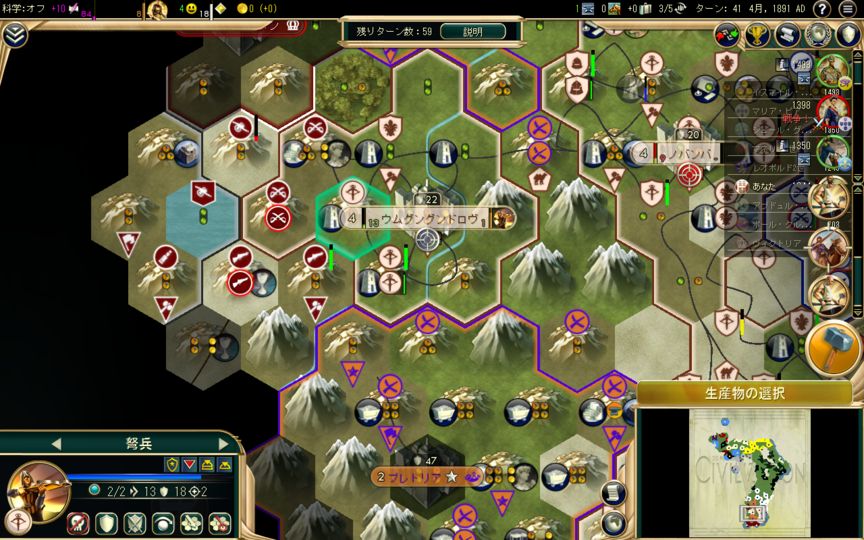Collapse the top-left panel chevron button
Viewport: 864px width, 540px height.
pyautogui.click(x=15, y=35)
